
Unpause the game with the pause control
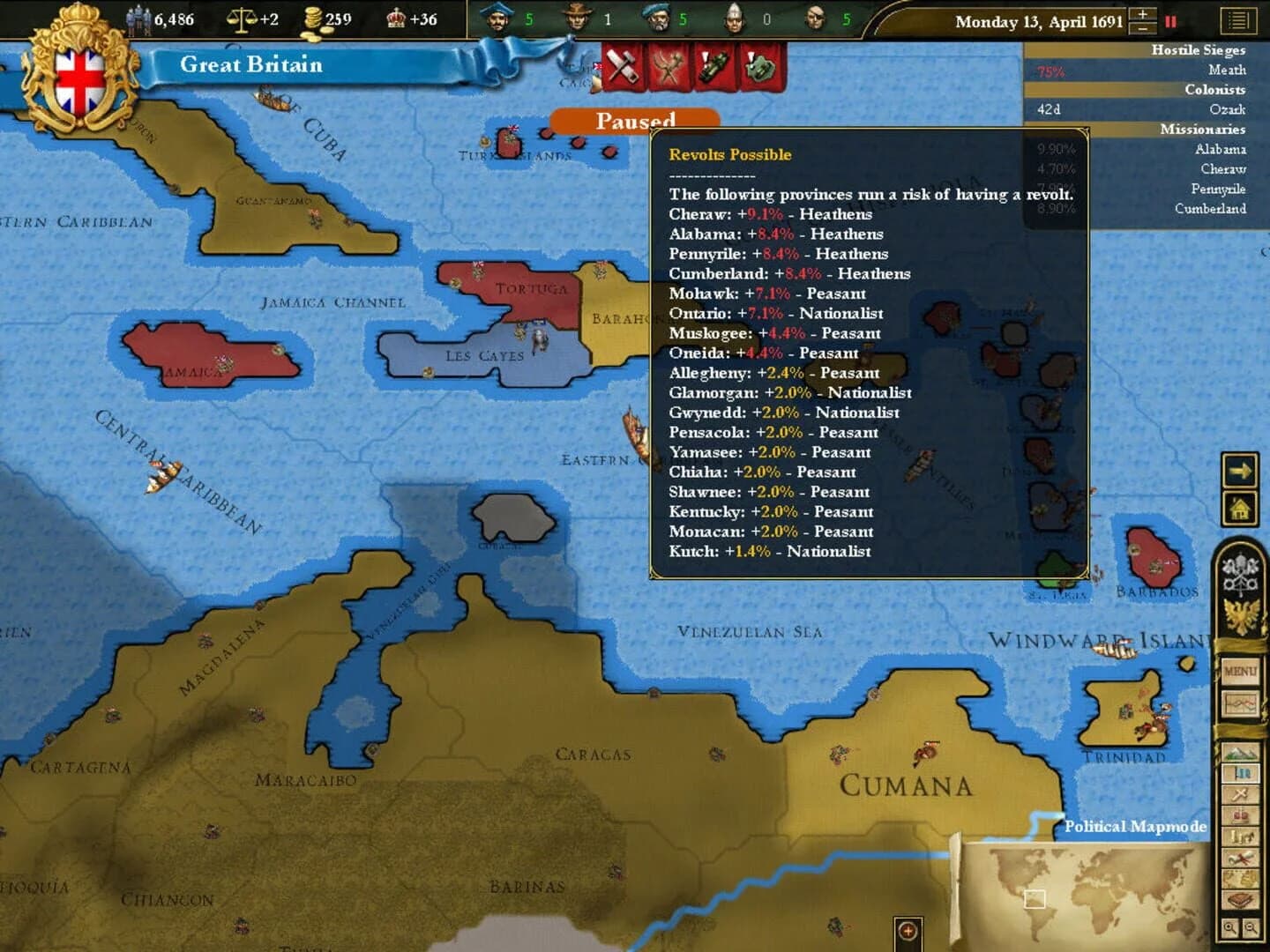pos(1170,22)
